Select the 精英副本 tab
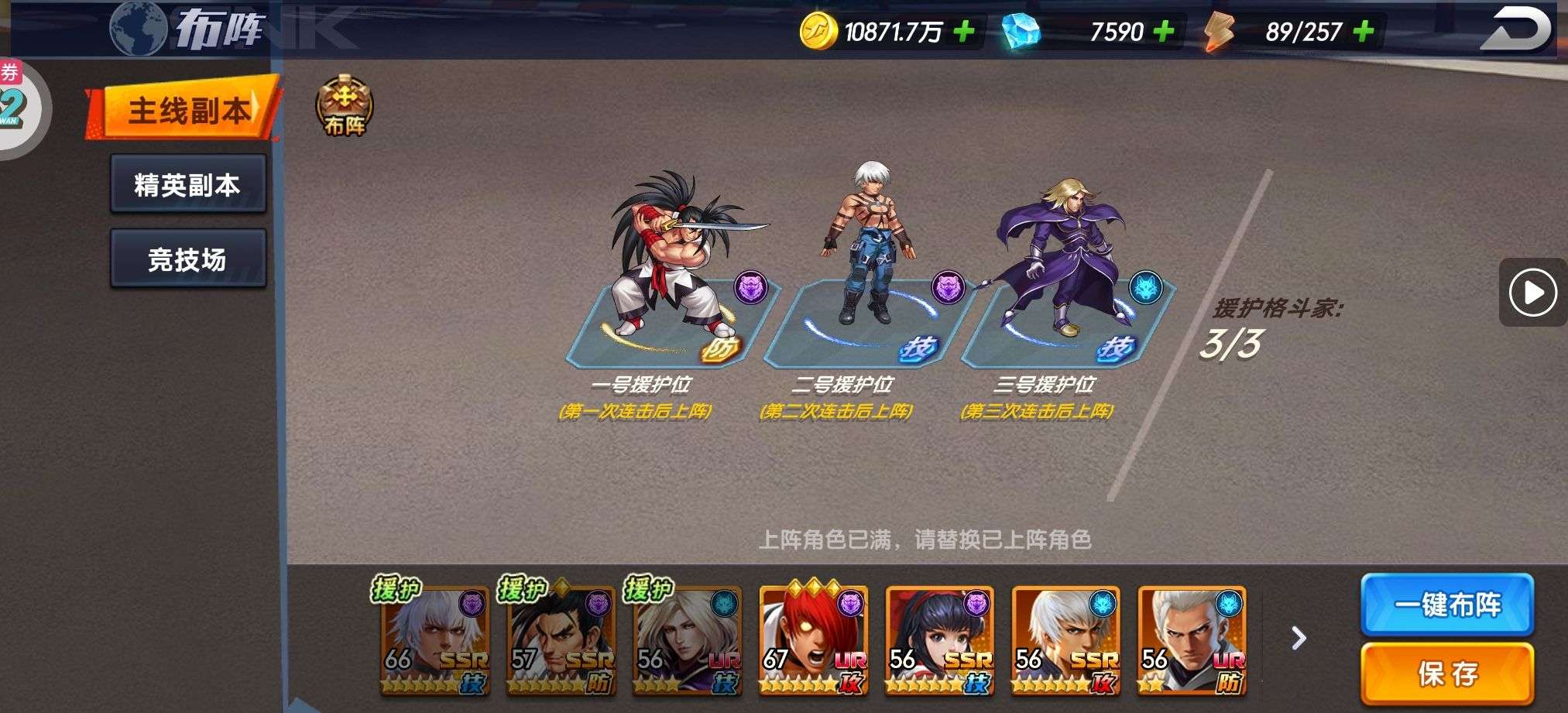 [188, 184]
